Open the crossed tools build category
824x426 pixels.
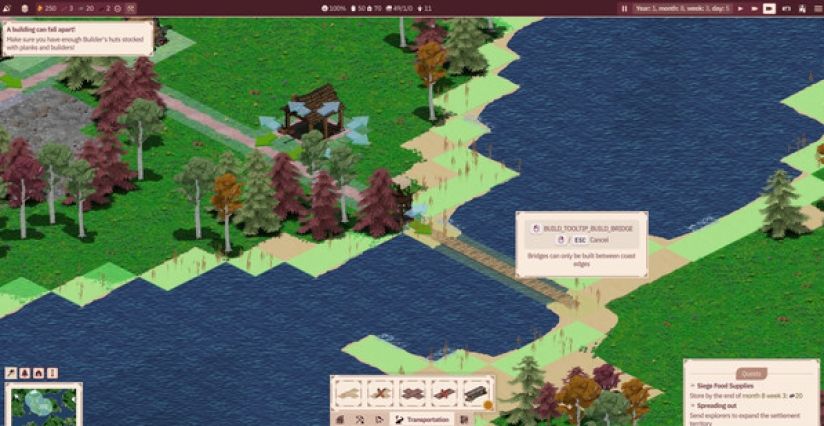360,419
